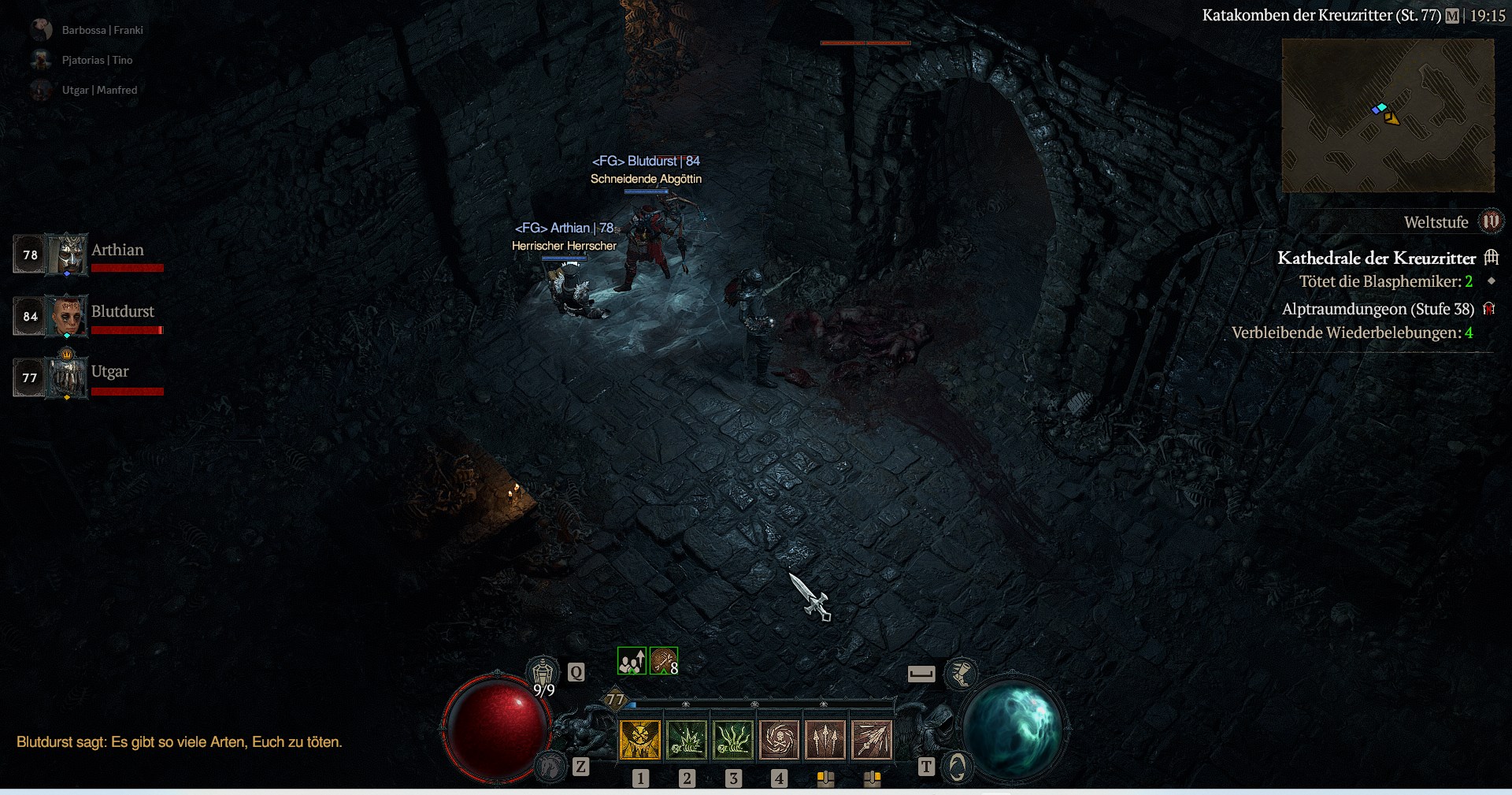Use the fanned arrow volley skill
The width and height of the screenshot is (1512, 795).
pos(871,740)
